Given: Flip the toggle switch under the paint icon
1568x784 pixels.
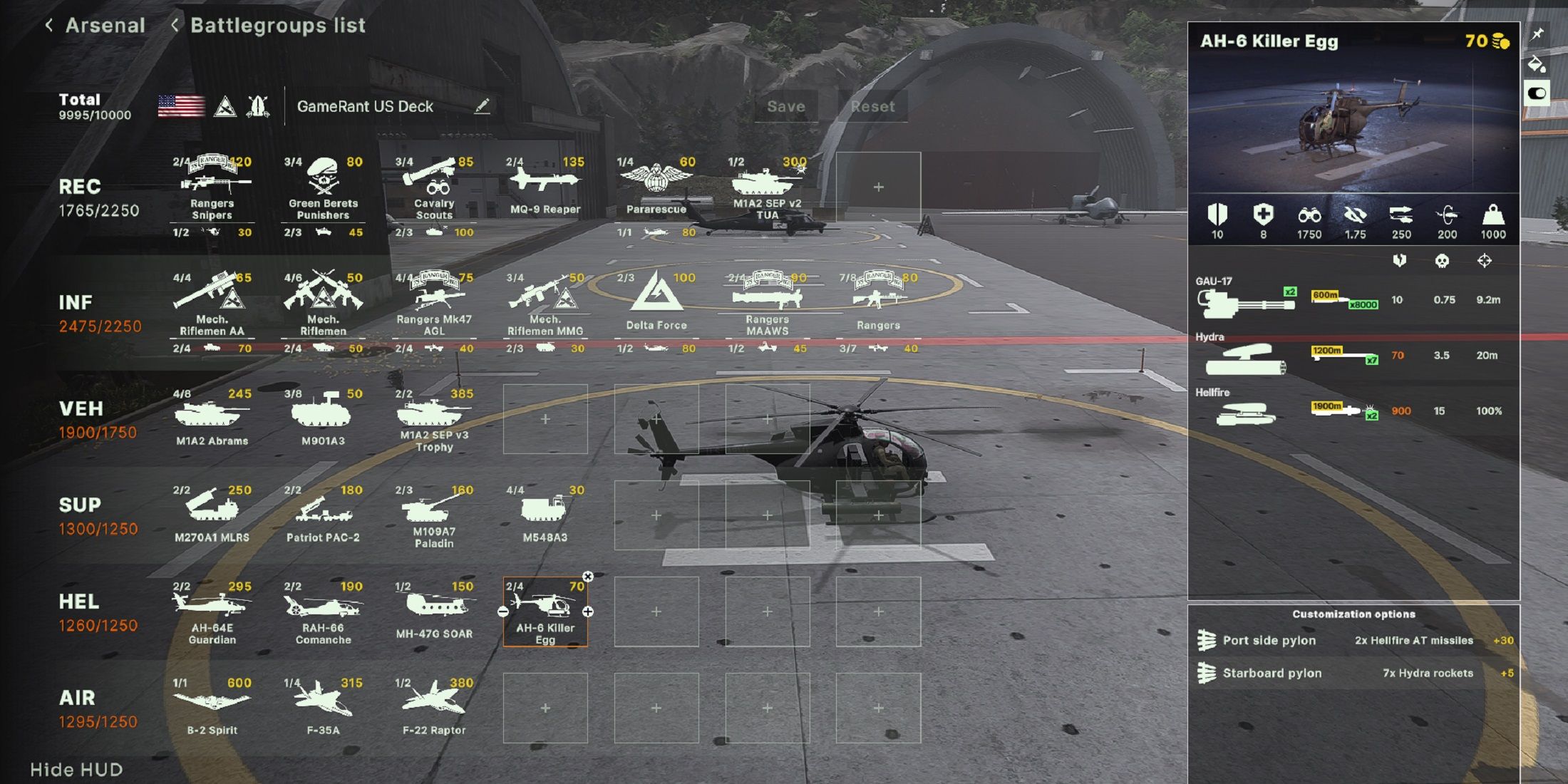Looking at the screenshot, I should [x=1537, y=92].
